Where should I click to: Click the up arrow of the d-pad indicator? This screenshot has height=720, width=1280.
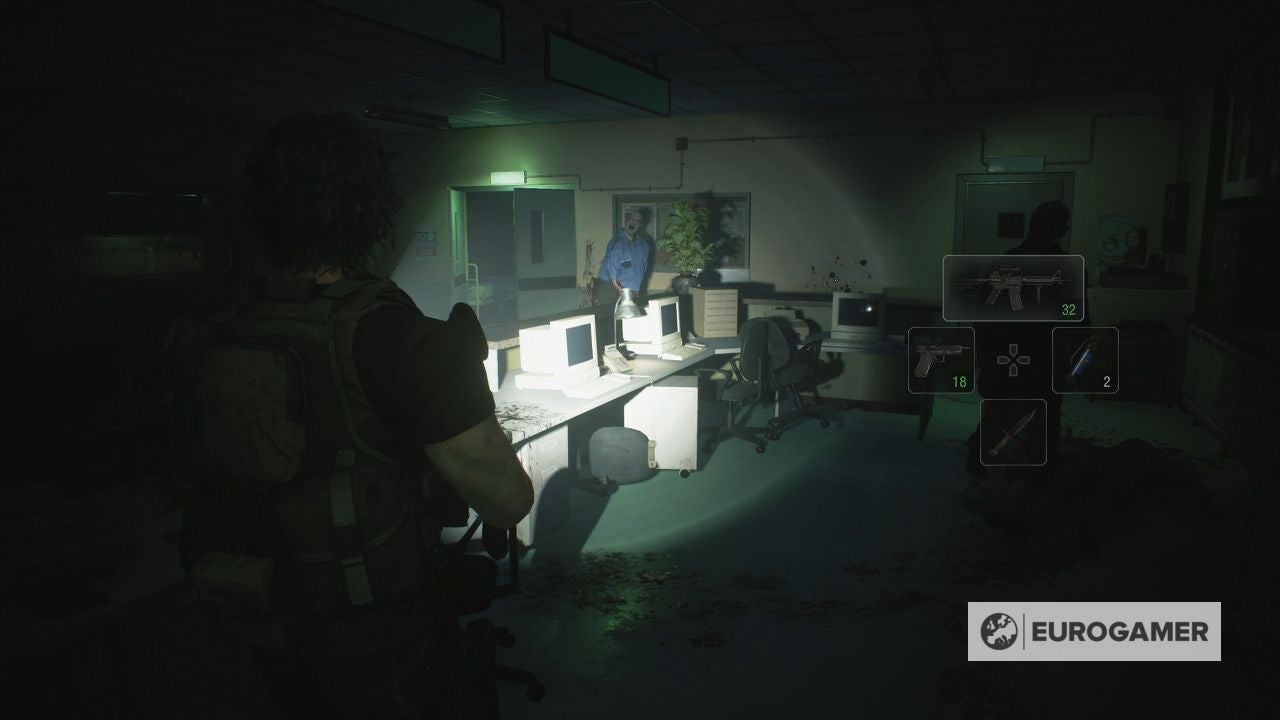tap(1012, 348)
